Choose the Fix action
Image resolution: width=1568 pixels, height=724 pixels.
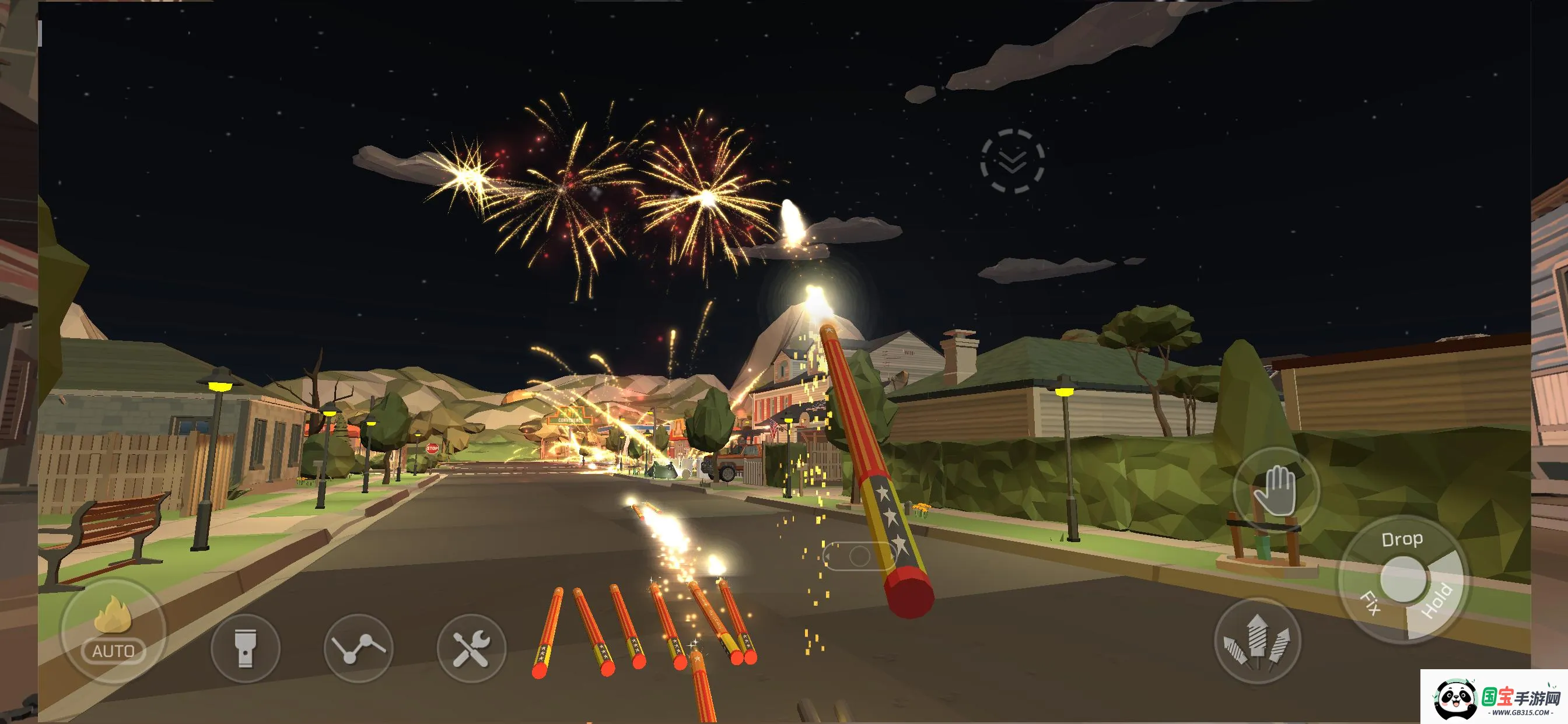pyautogui.click(x=1370, y=603)
